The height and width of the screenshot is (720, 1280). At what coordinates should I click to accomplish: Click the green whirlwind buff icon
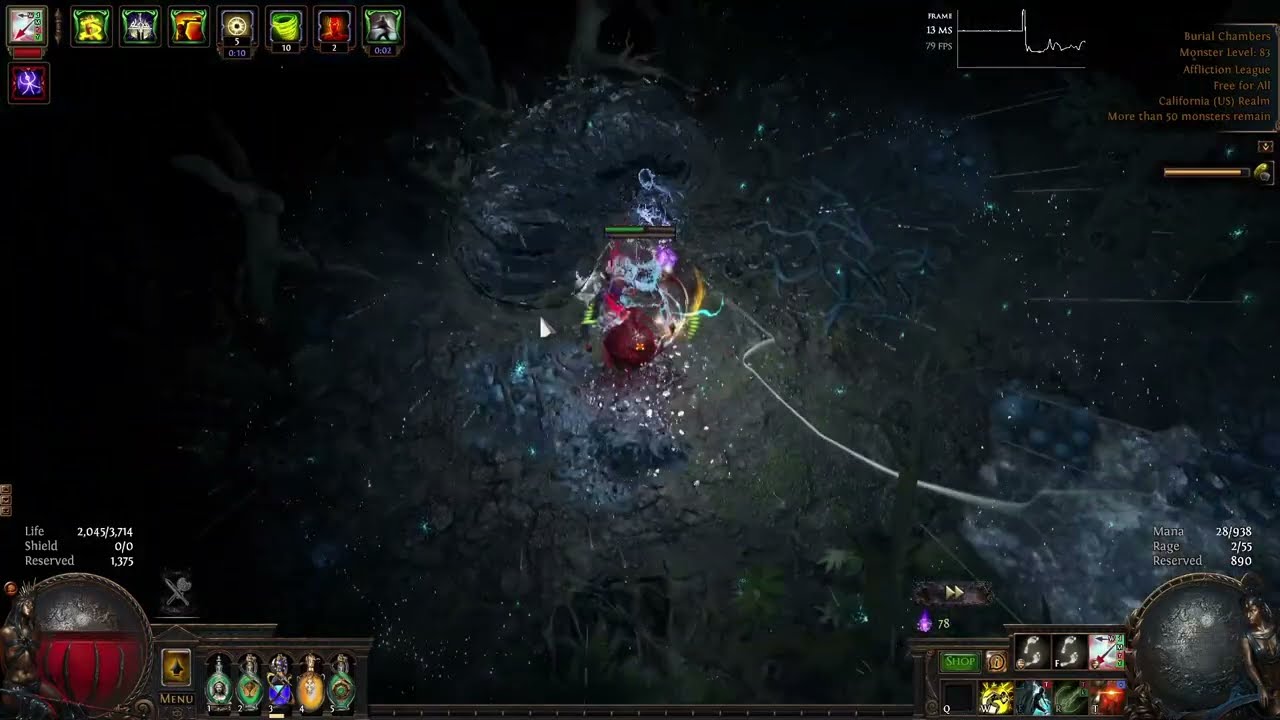tap(286, 26)
